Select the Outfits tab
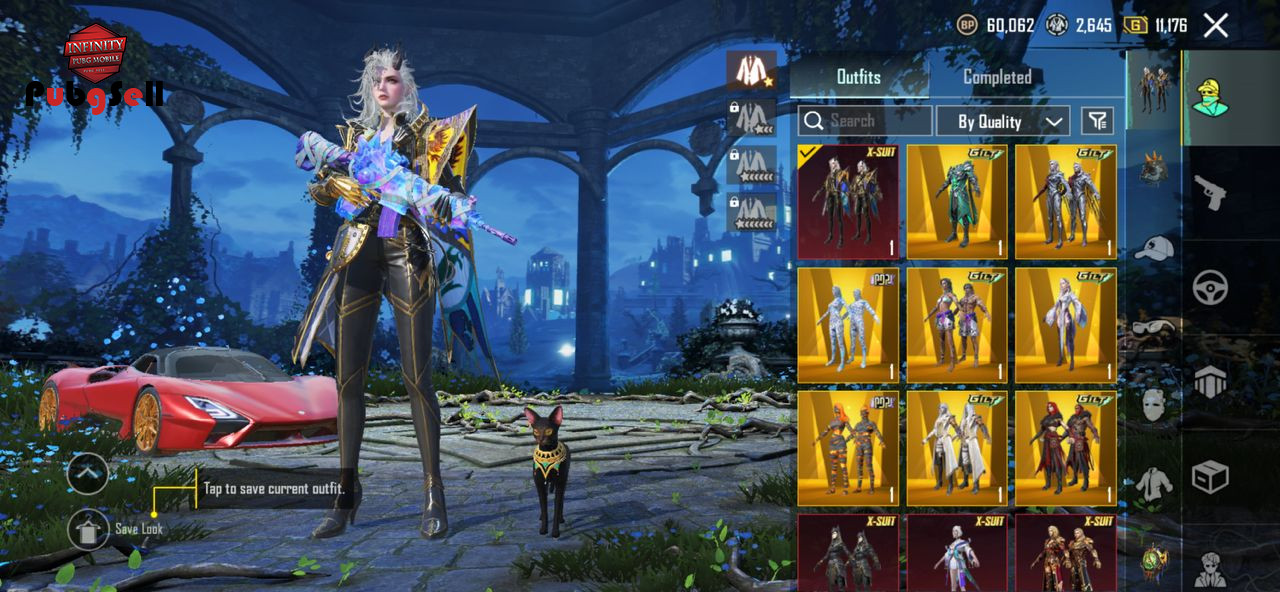The image size is (1280, 592). pyautogui.click(x=858, y=77)
